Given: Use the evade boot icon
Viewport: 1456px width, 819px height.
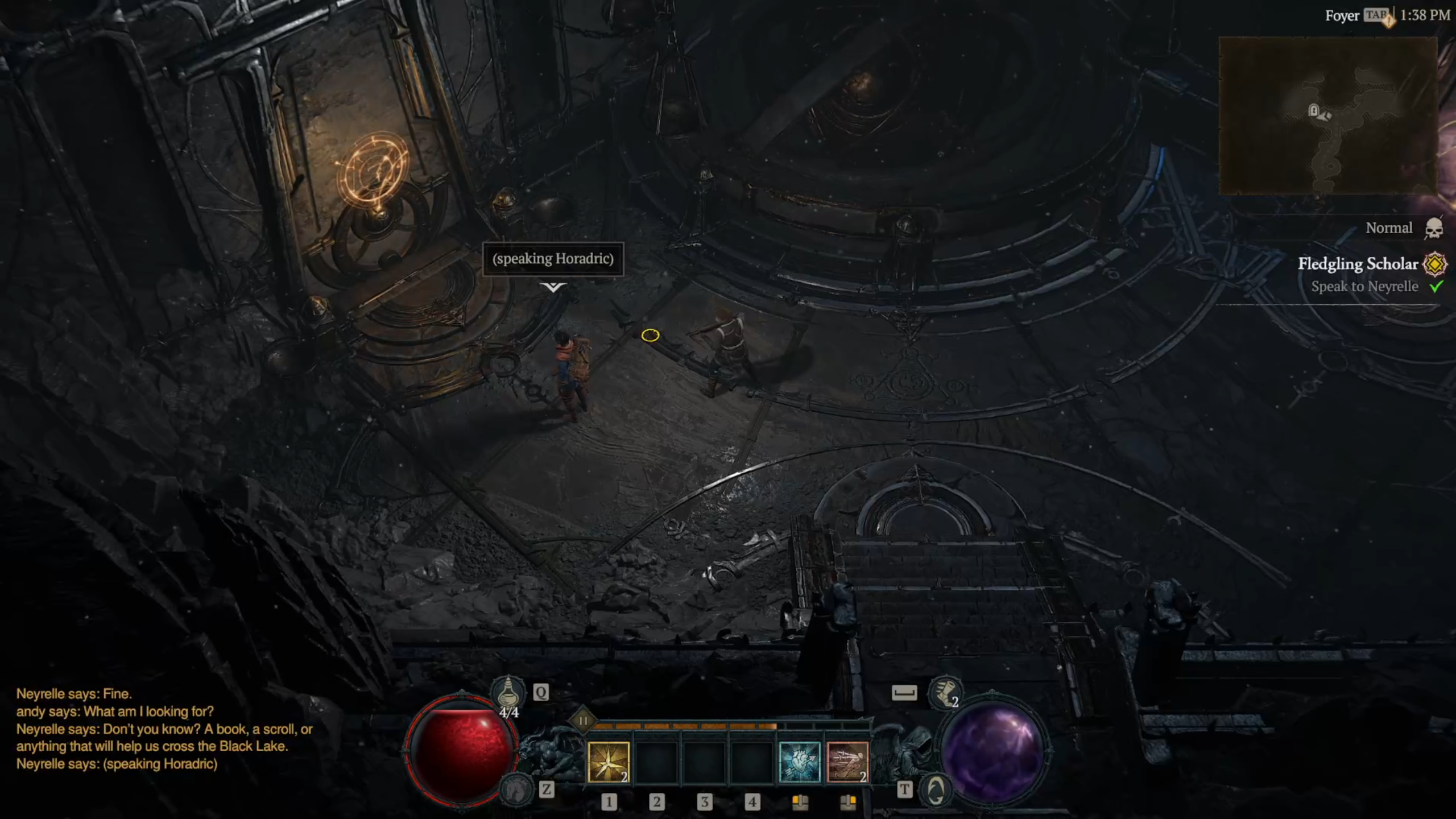Looking at the screenshot, I should (944, 692).
